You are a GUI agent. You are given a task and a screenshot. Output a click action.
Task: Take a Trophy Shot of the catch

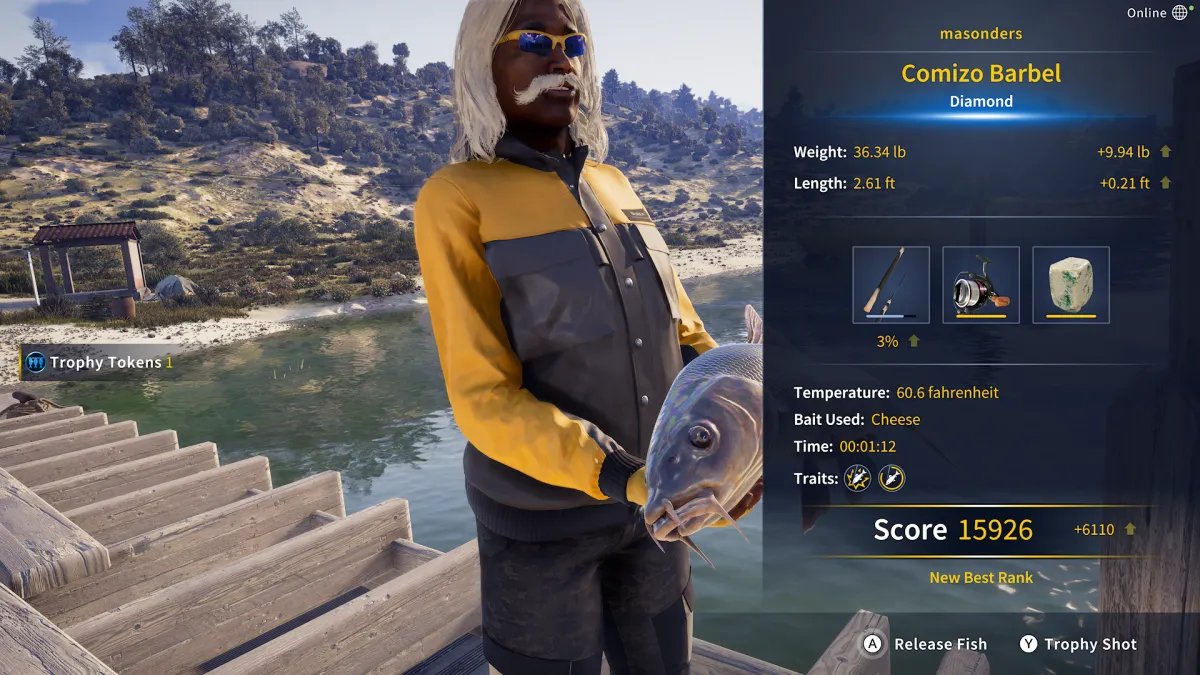pos(1077,644)
